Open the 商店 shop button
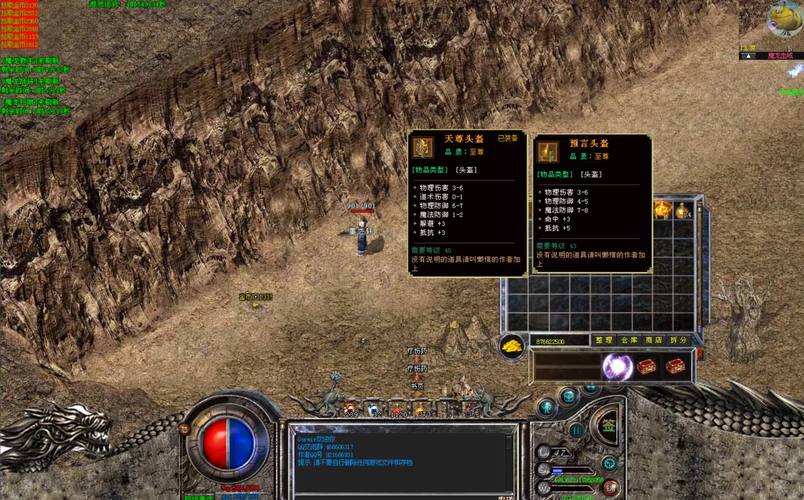Image resolution: width=804 pixels, height=500 pixels. pos(655,341)
